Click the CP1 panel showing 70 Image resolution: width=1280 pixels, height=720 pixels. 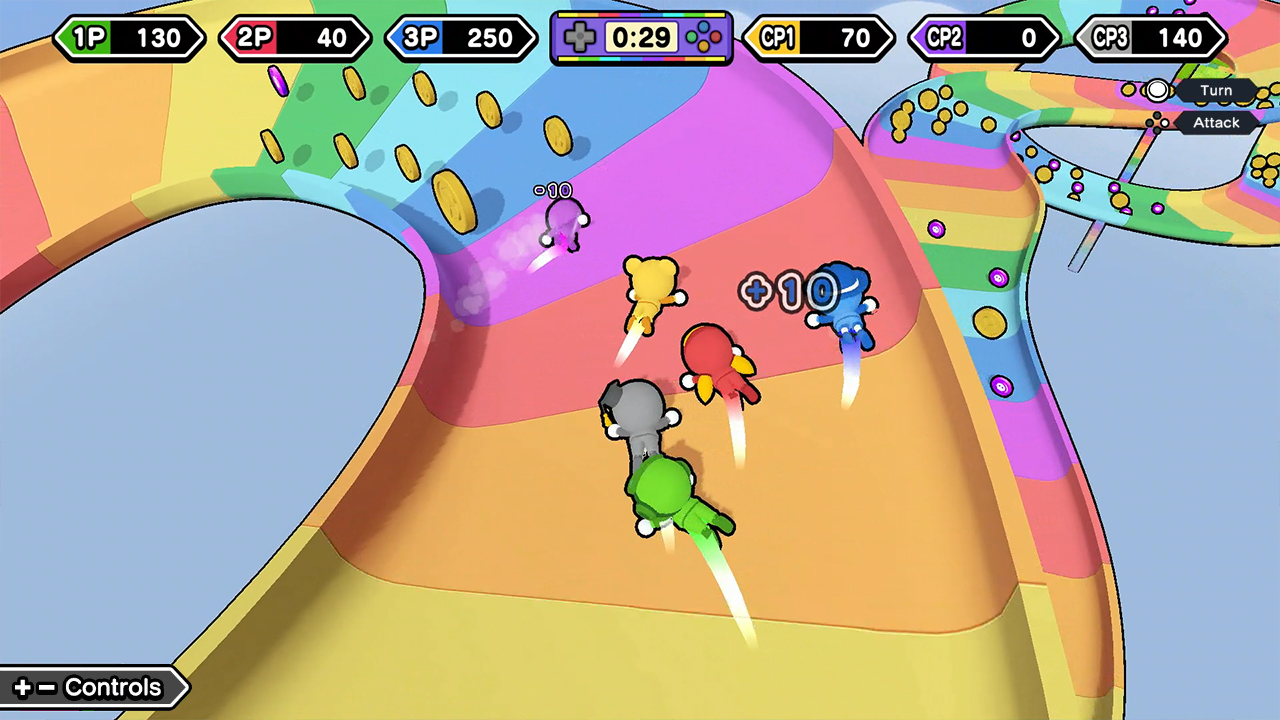819,38
